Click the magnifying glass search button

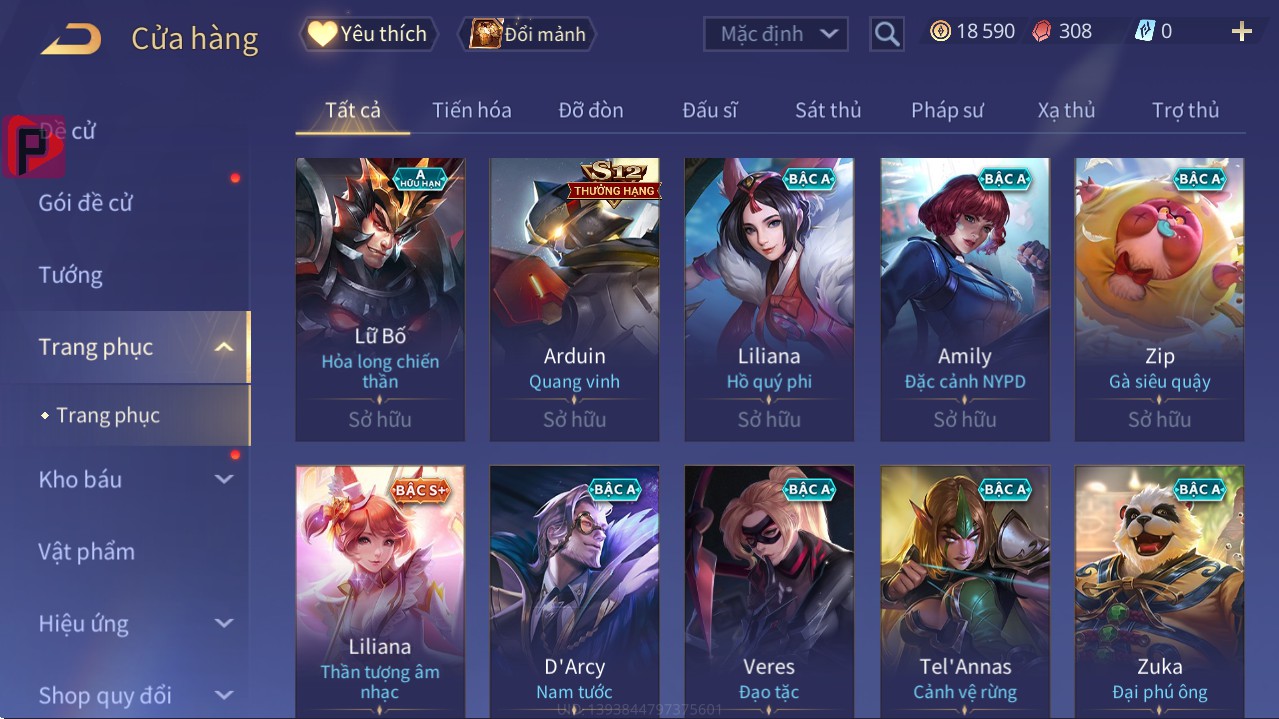tap(886, 34)
